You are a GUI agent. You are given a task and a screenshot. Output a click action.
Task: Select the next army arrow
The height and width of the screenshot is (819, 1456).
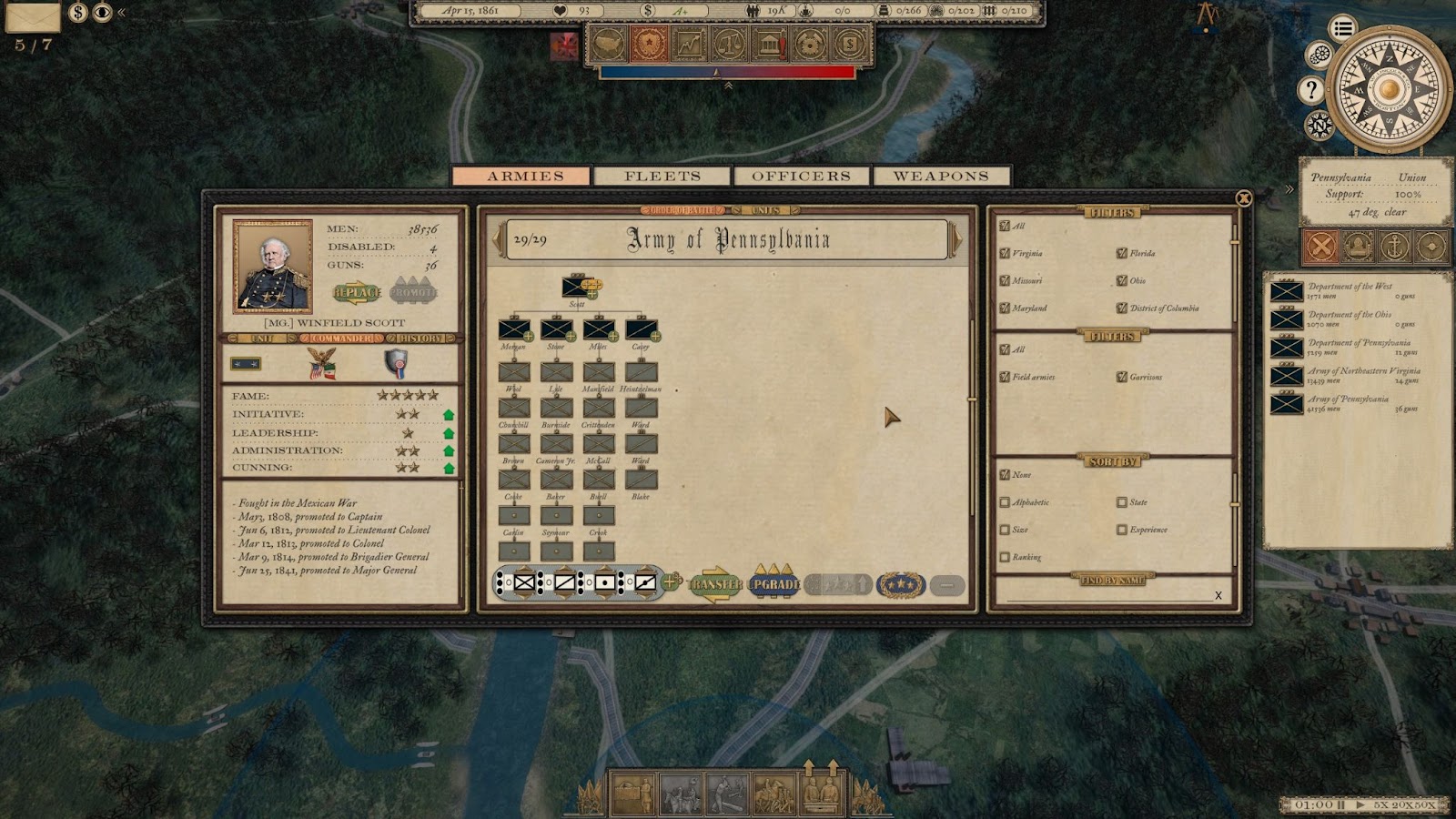pyautogui.click(x=955, y=239)
